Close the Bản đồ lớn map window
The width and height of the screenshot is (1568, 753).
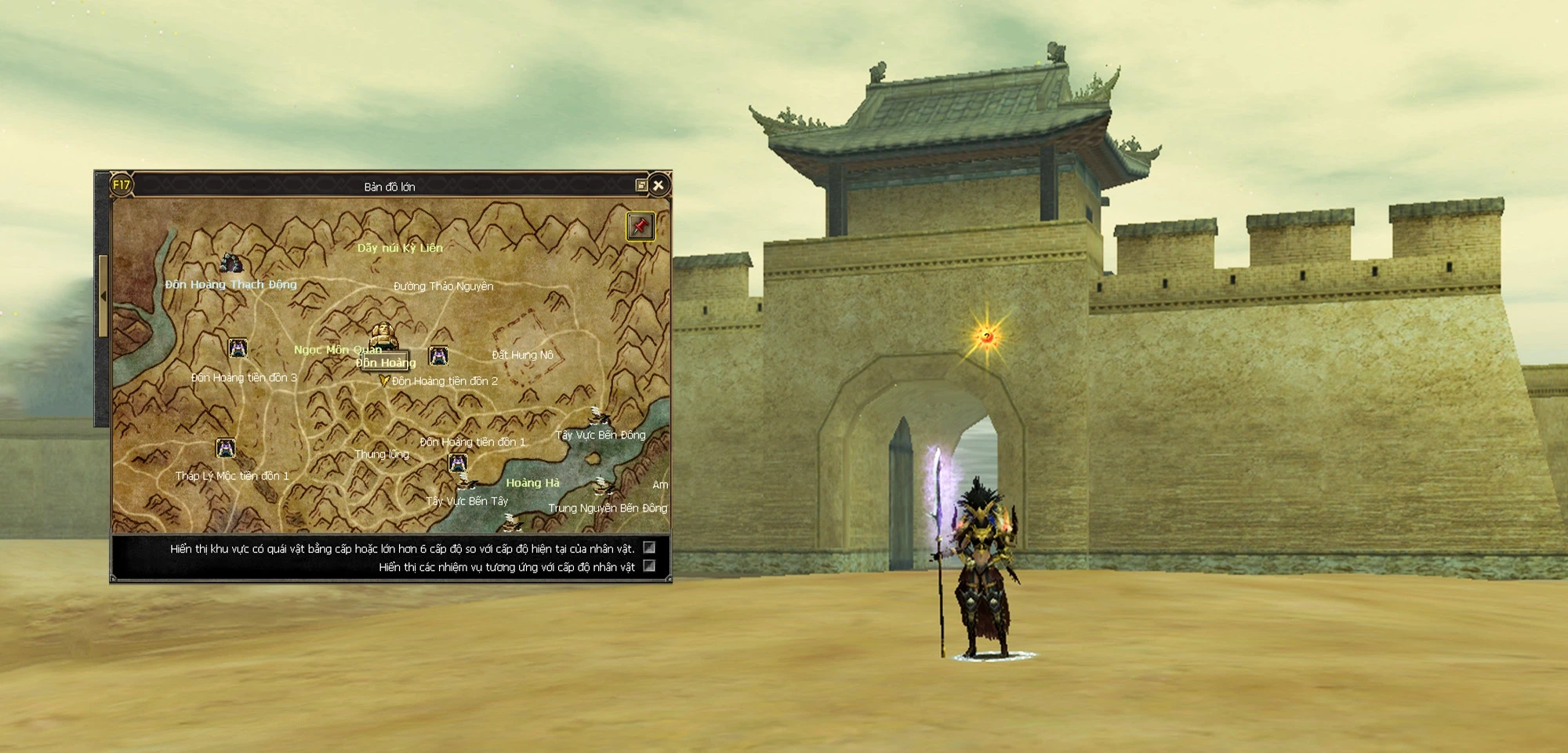(659, 186)
